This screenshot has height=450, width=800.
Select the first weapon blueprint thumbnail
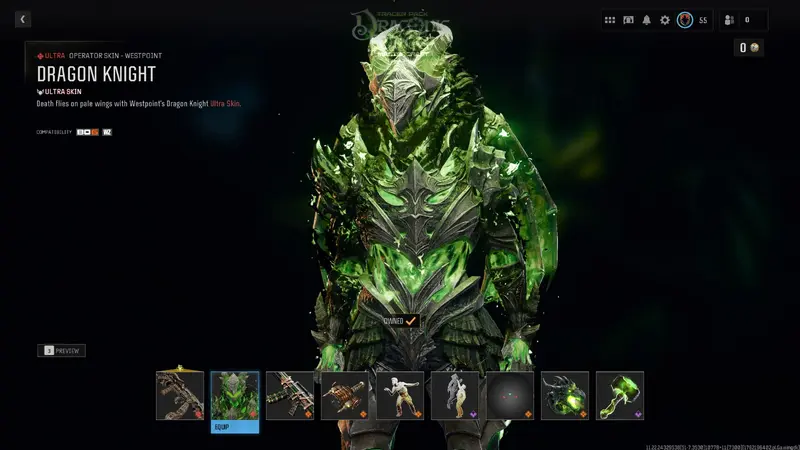point(180,395)
